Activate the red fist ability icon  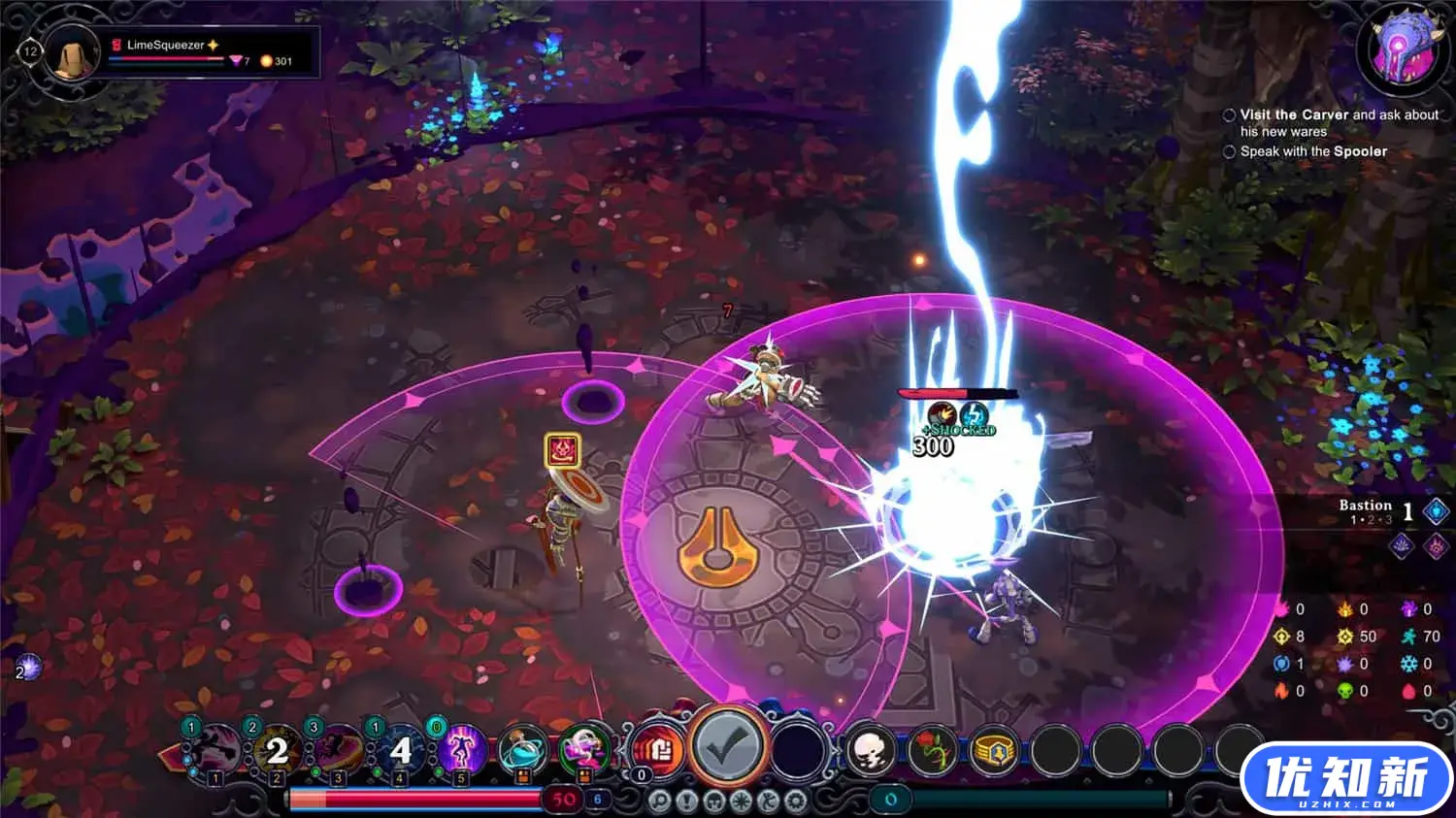click(x=658, y=750)
